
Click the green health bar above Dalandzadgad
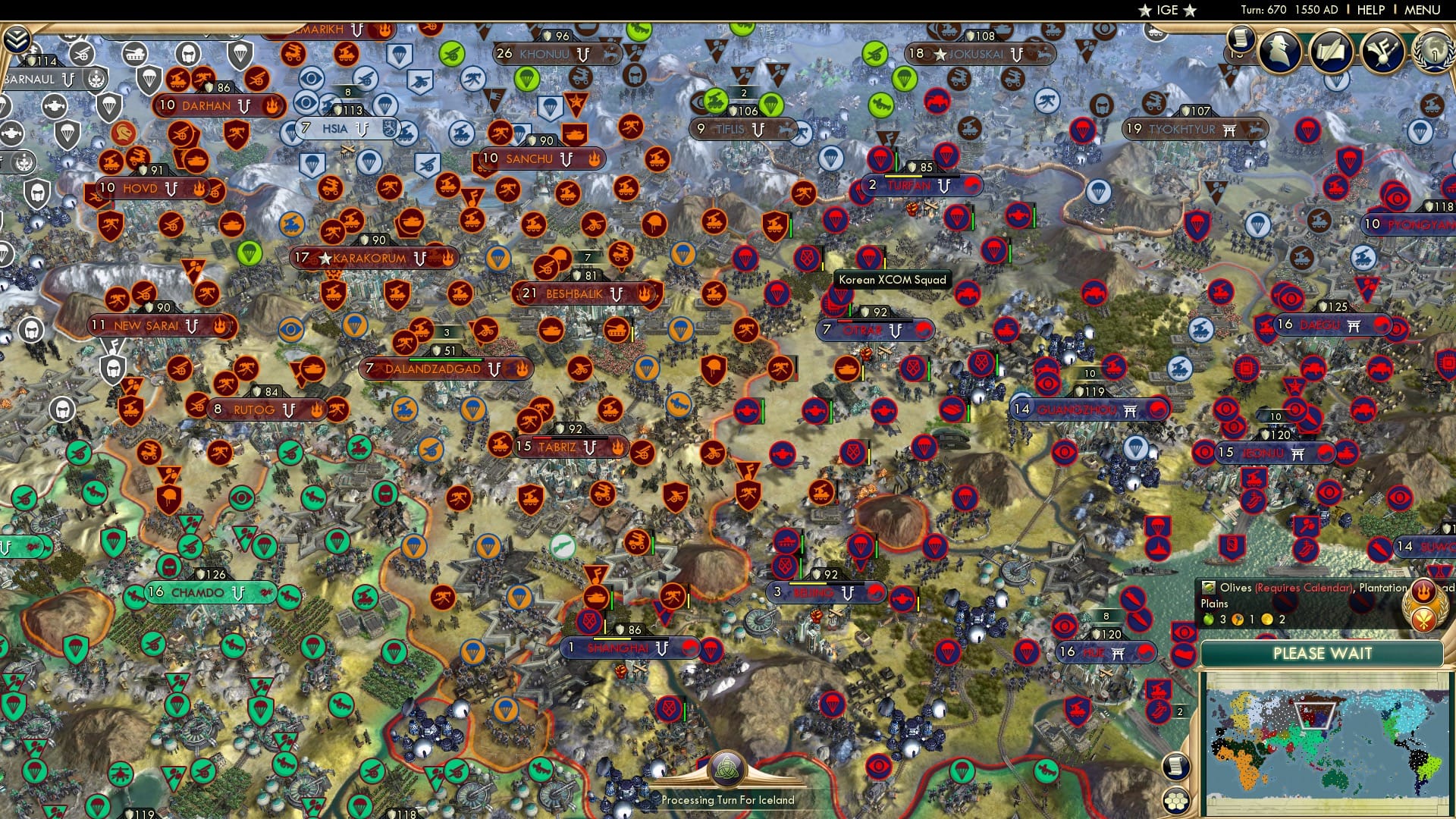click(x=446, y=359)
